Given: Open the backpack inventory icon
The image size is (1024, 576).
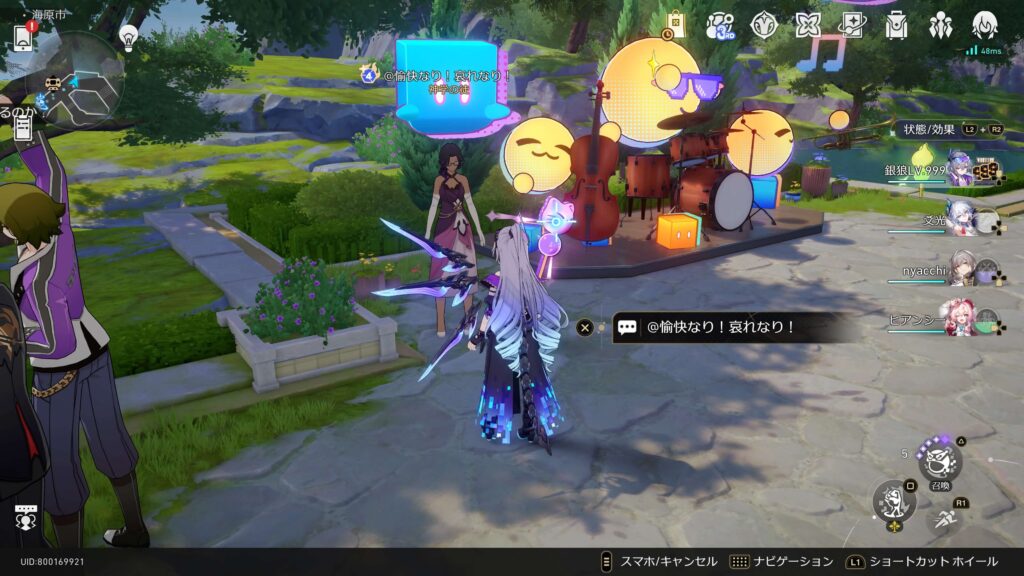Looking at the screenshot, I should point(896,25).
